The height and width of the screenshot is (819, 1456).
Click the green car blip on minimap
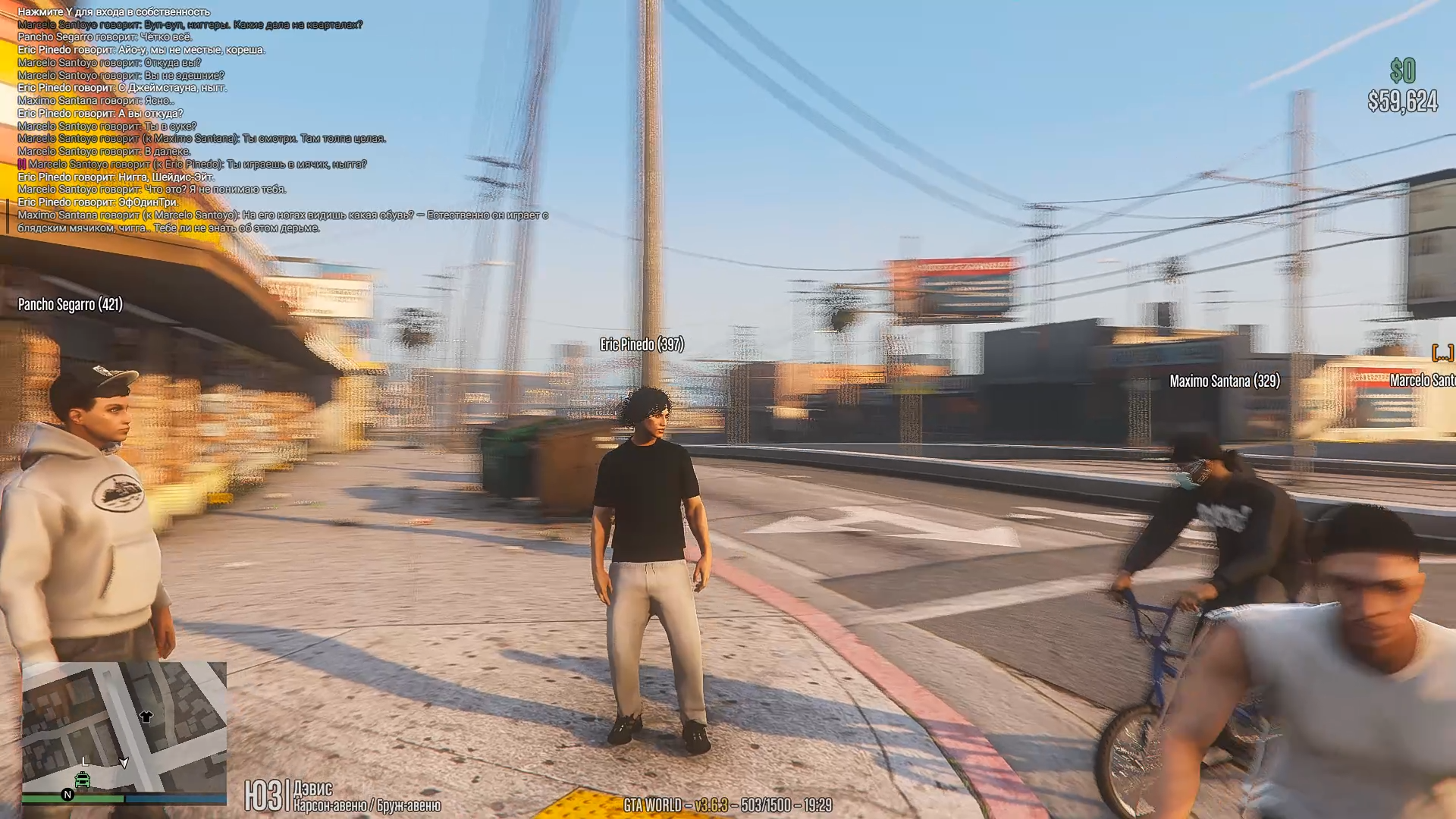pyautogui.click(x=82, y=780)
